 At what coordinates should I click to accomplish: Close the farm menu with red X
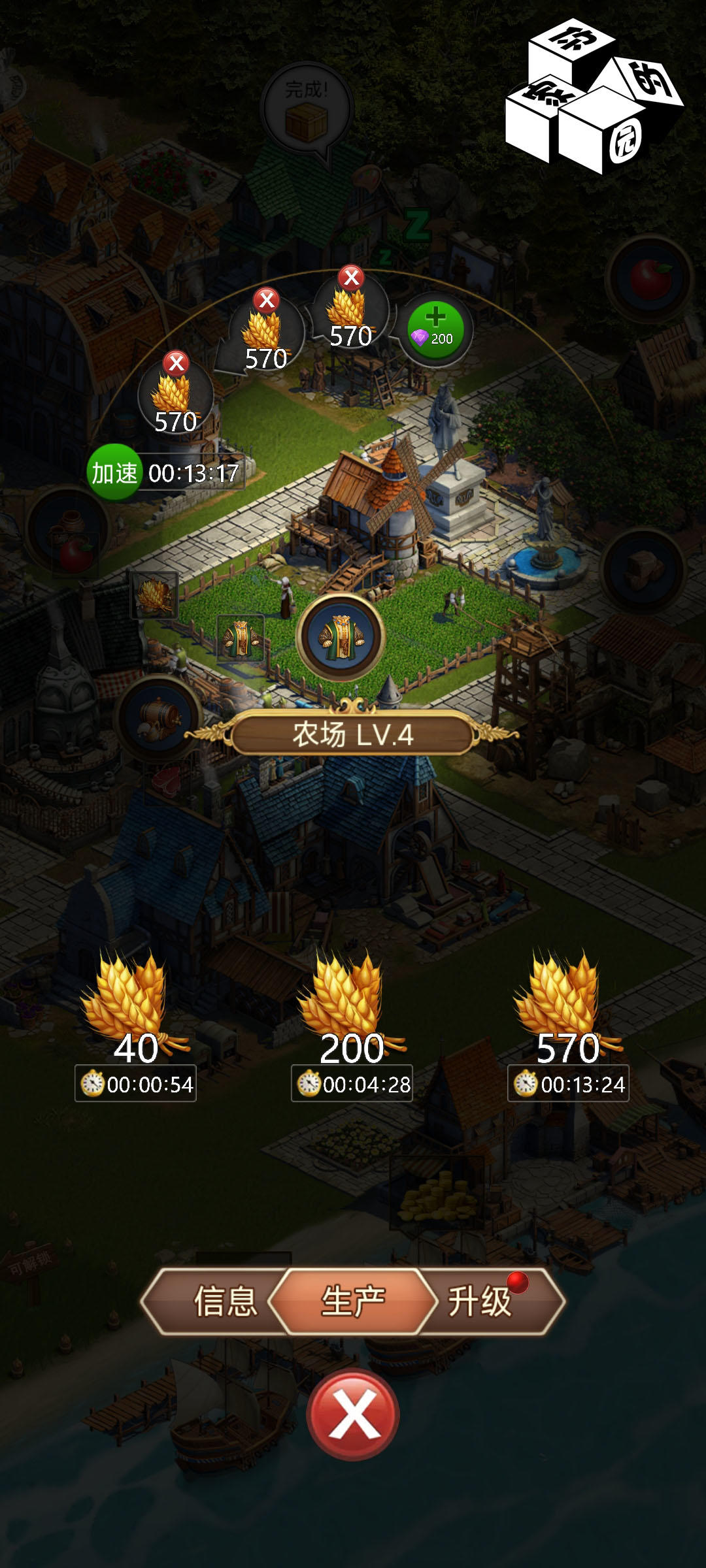pyautogui.click(x=353, y=1414)
